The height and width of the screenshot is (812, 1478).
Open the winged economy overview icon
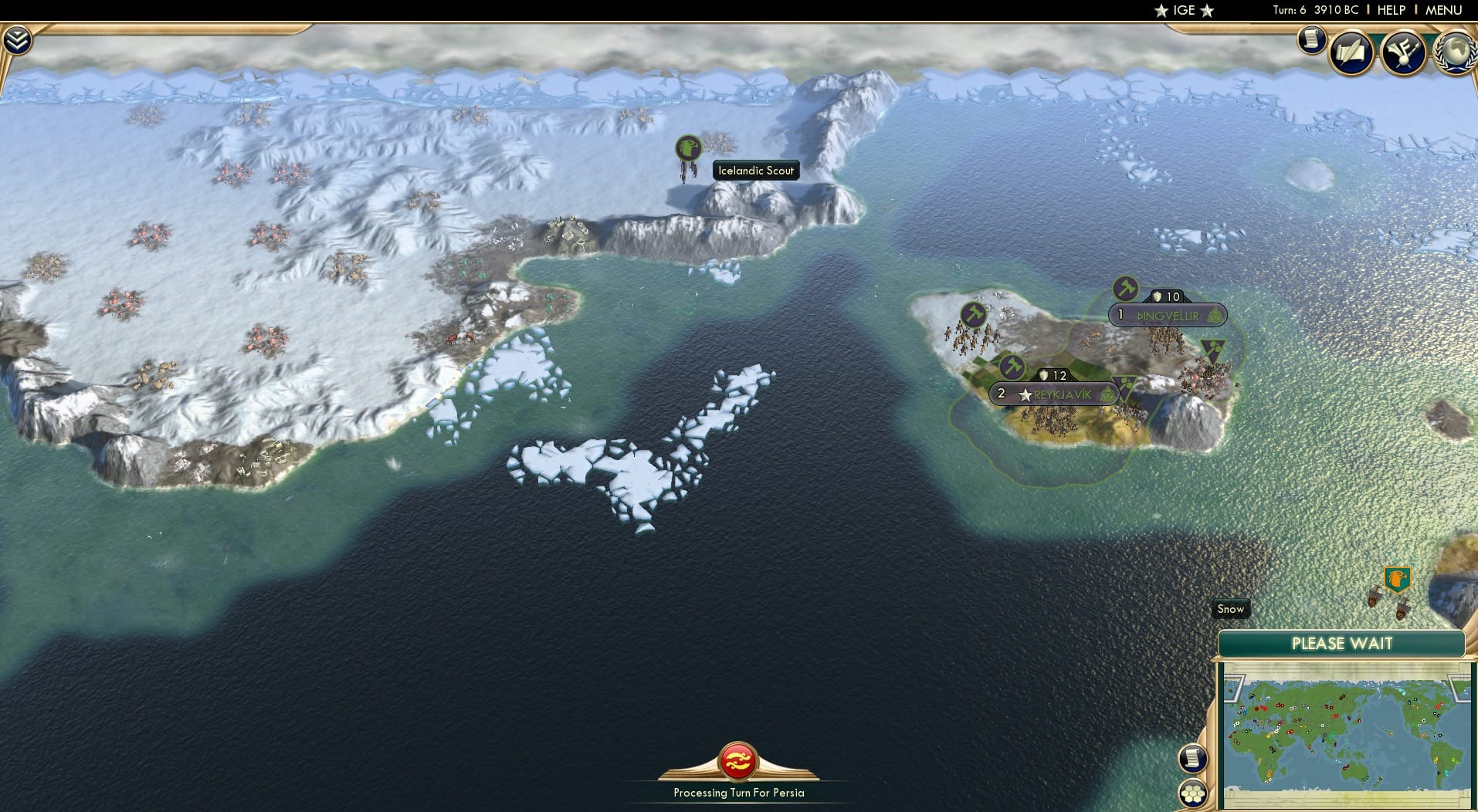pos(1404,52)
